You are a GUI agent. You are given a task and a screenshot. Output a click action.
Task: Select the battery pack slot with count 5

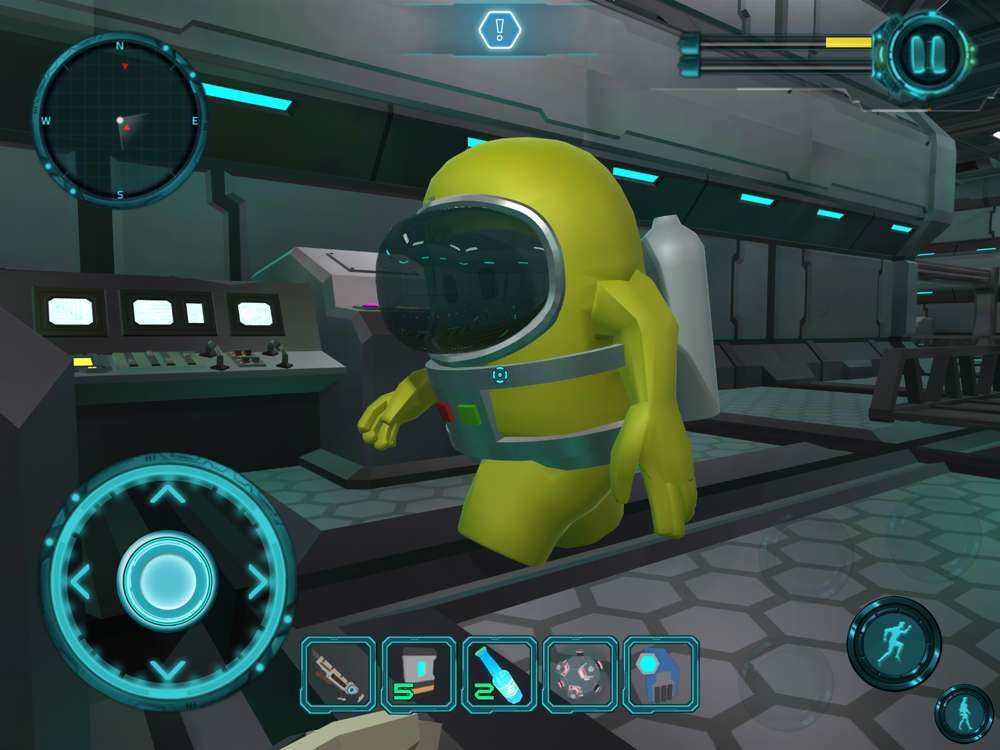[x=419, y=674]
